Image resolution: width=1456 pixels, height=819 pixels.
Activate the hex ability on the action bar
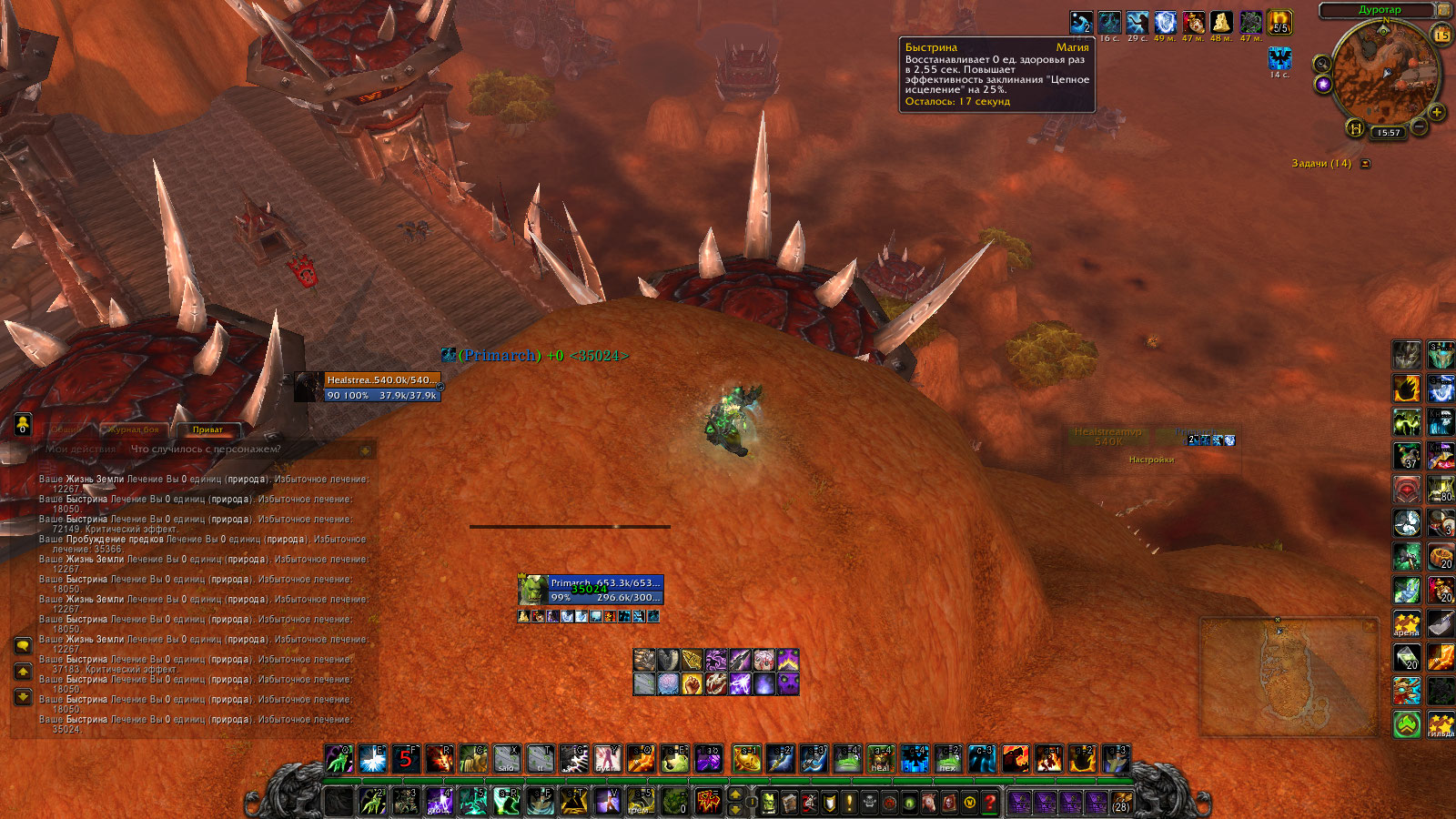point(947,758)
